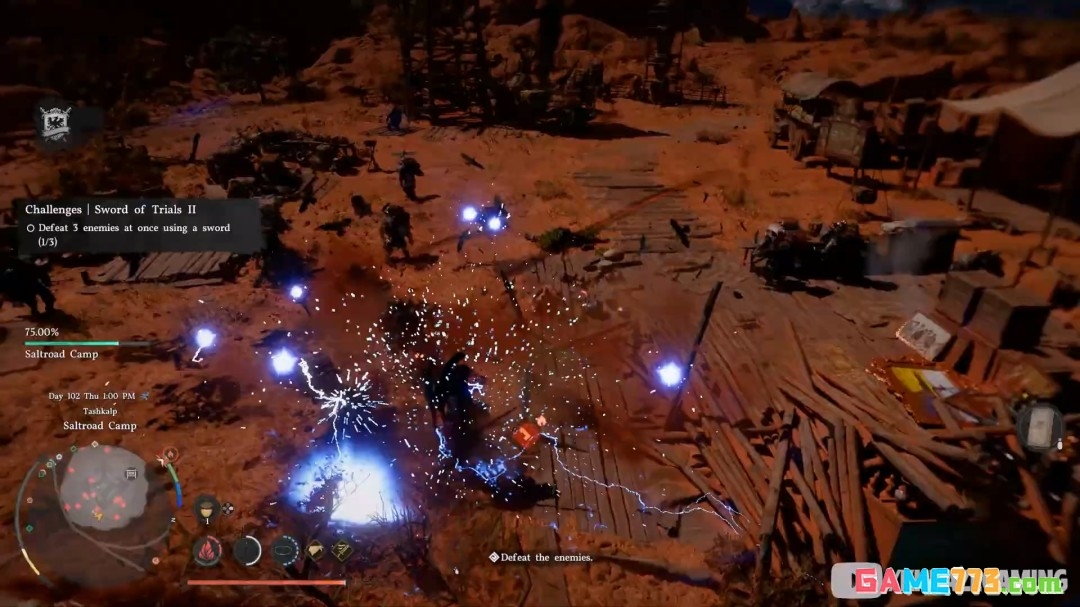Activate the red flame skill icon
Viewport: 1080px width, 607px height.
pos(207,549)
